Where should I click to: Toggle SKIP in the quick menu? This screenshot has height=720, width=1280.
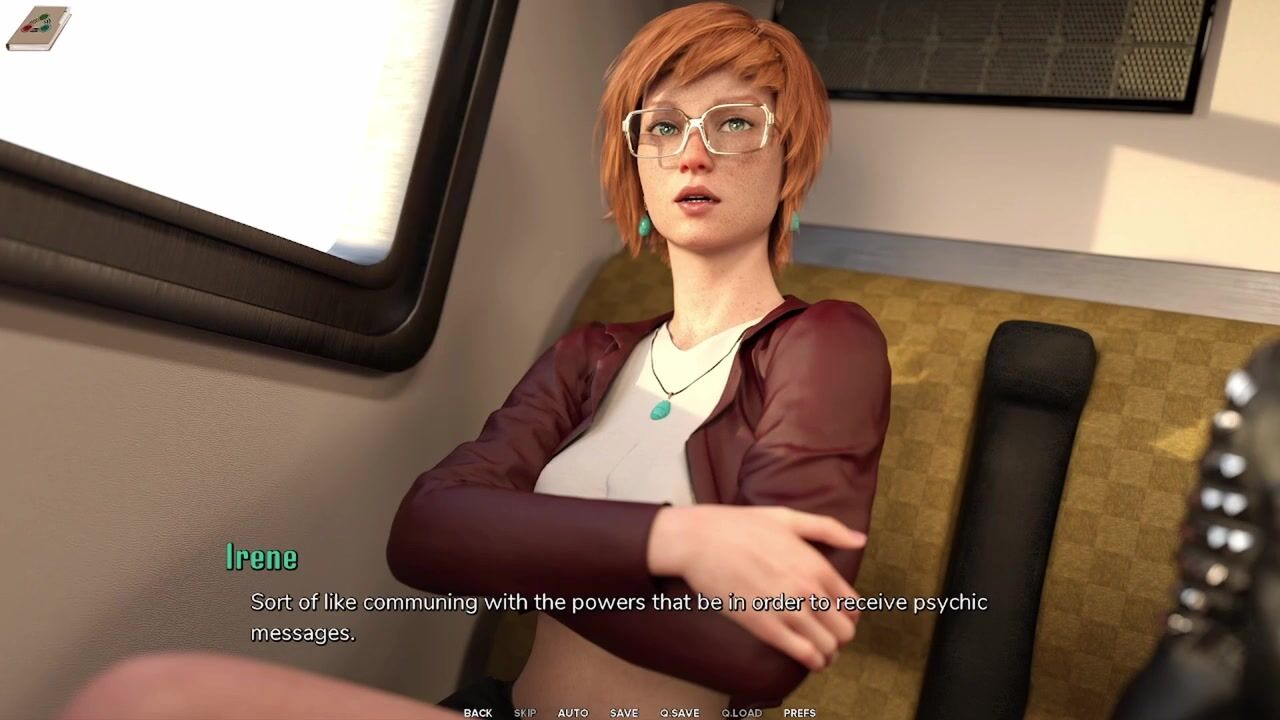tap(525, 713)
